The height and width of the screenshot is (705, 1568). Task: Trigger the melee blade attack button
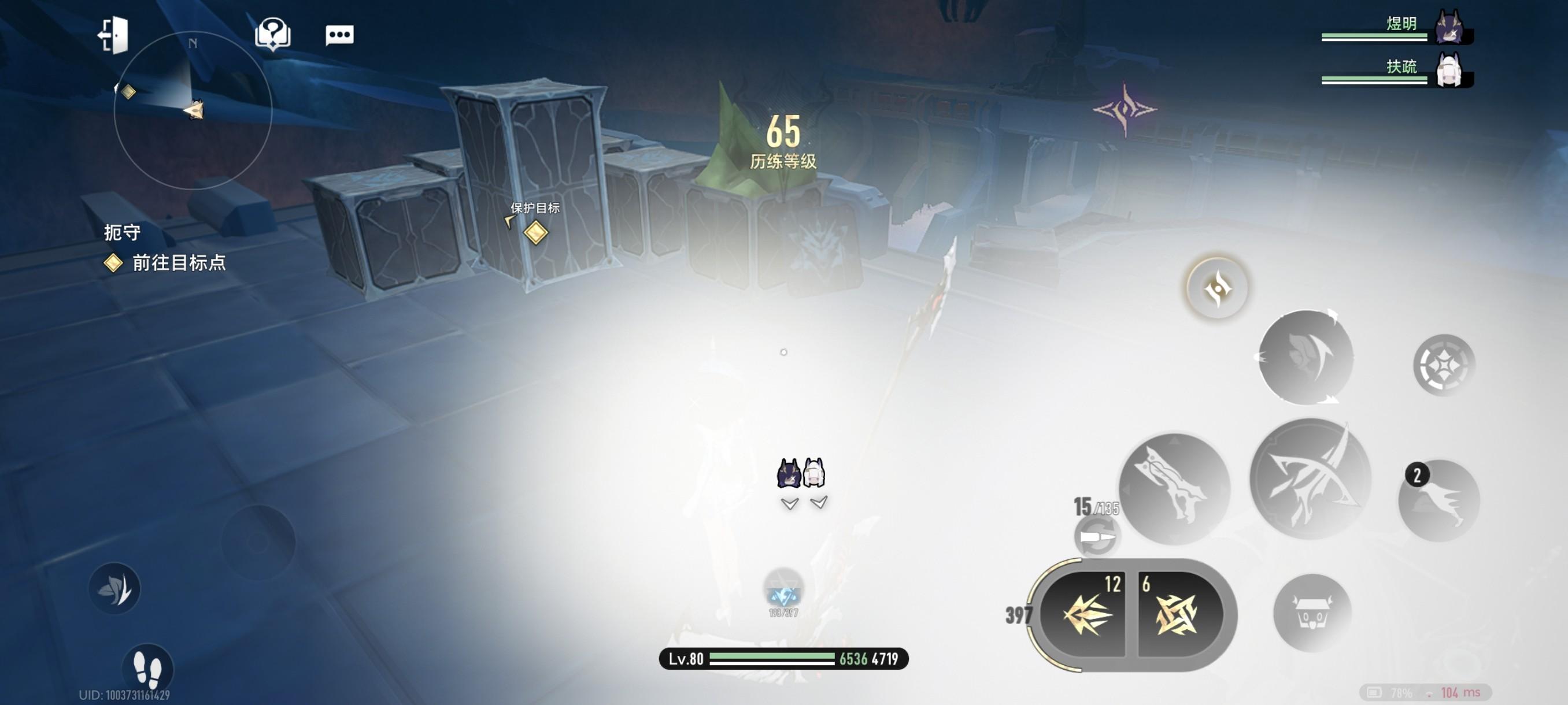(x=1174, y=488)
